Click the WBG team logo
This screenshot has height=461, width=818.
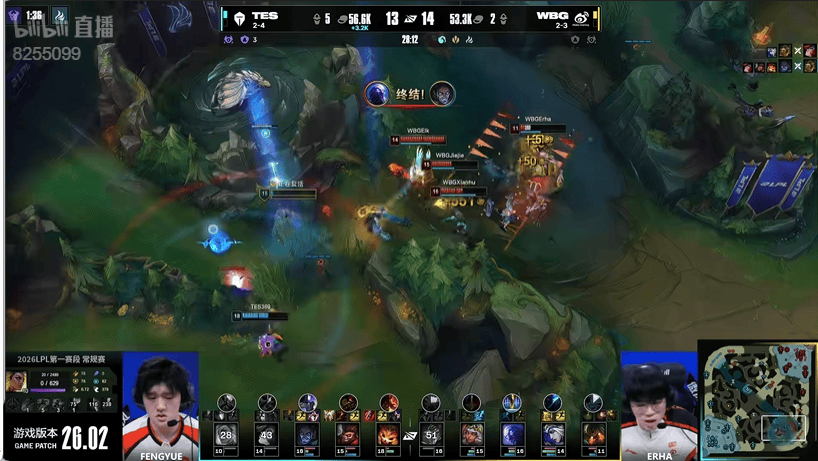click(x=581, y=17)
